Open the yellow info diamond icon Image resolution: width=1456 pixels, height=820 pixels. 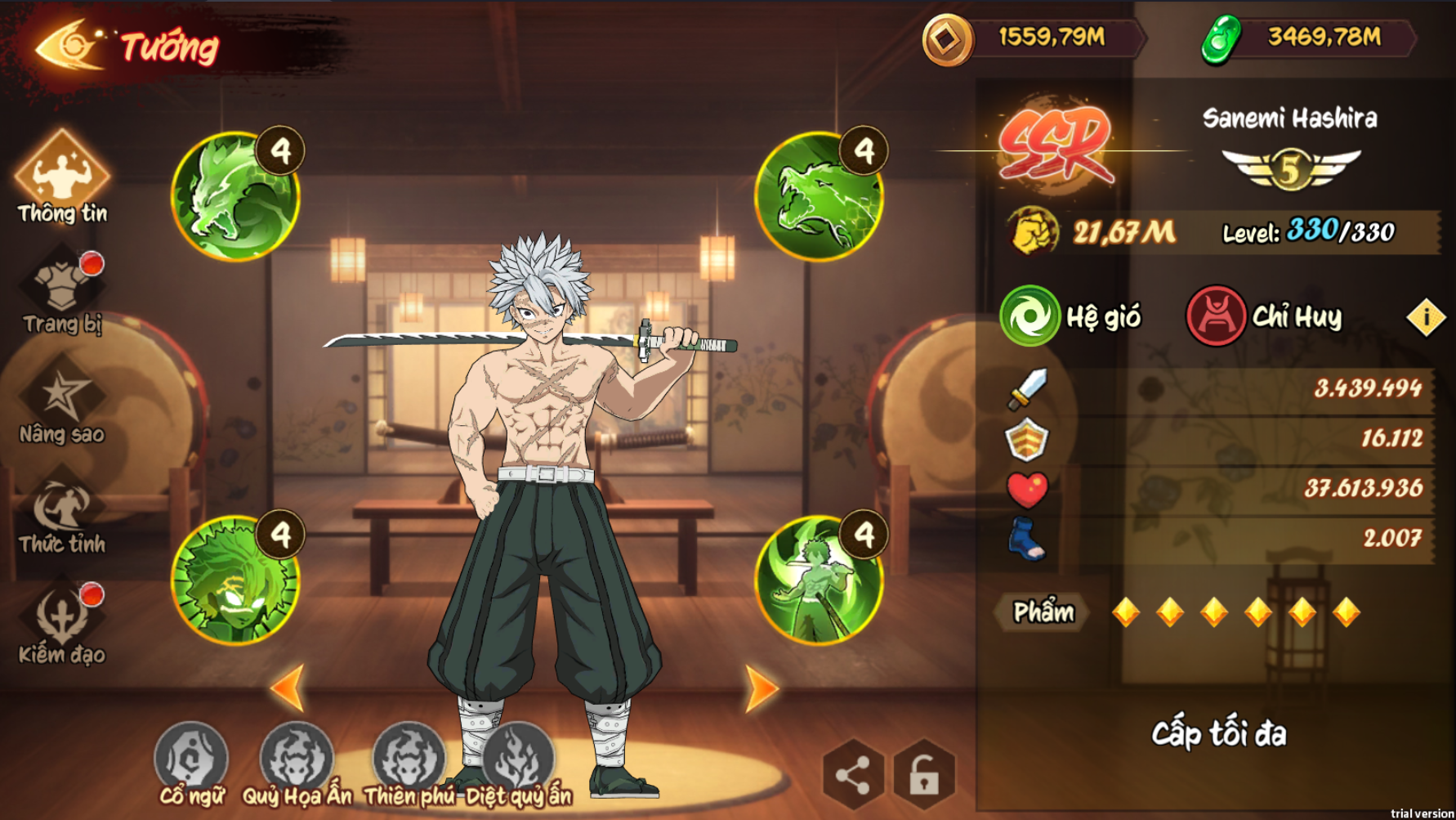[1426, 317]
